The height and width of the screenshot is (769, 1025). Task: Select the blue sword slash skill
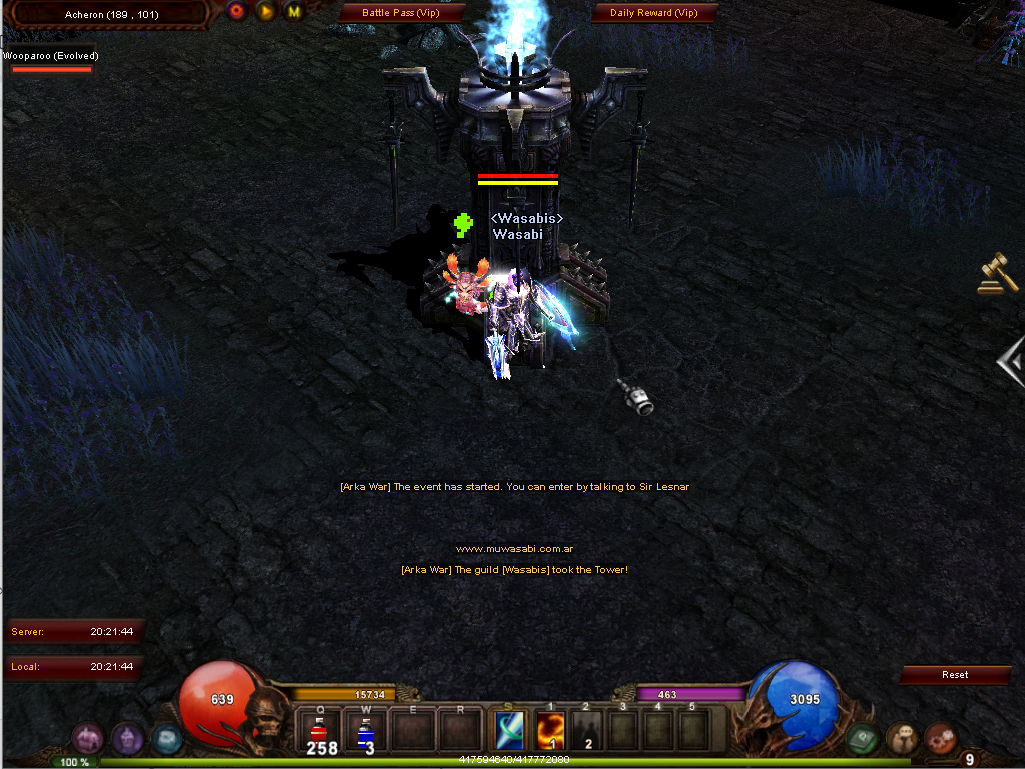[x=511, y=730]
